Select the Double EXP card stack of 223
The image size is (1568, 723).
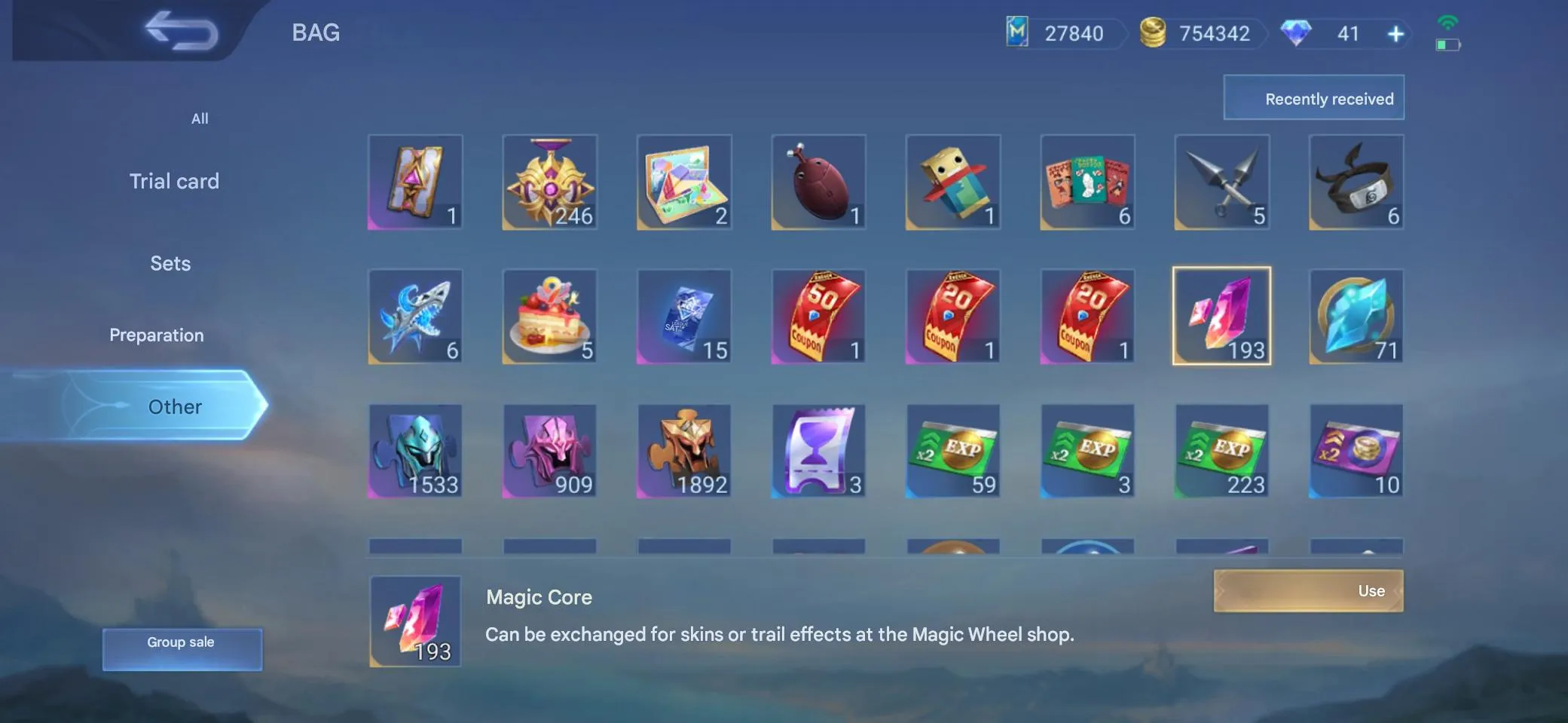pyautogui.click(x=1221, y=451)
